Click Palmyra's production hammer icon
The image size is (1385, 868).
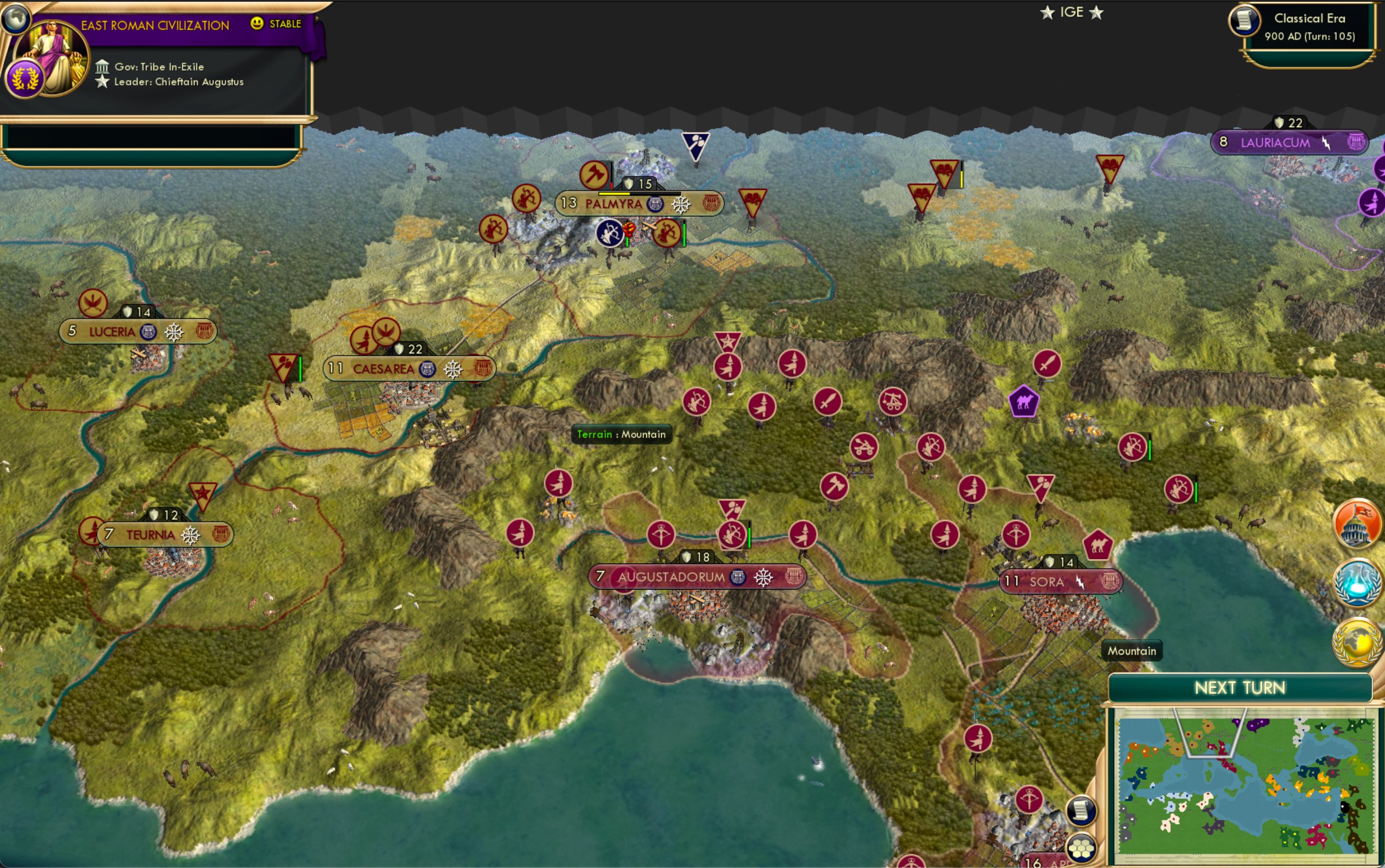tap(595, 176)
